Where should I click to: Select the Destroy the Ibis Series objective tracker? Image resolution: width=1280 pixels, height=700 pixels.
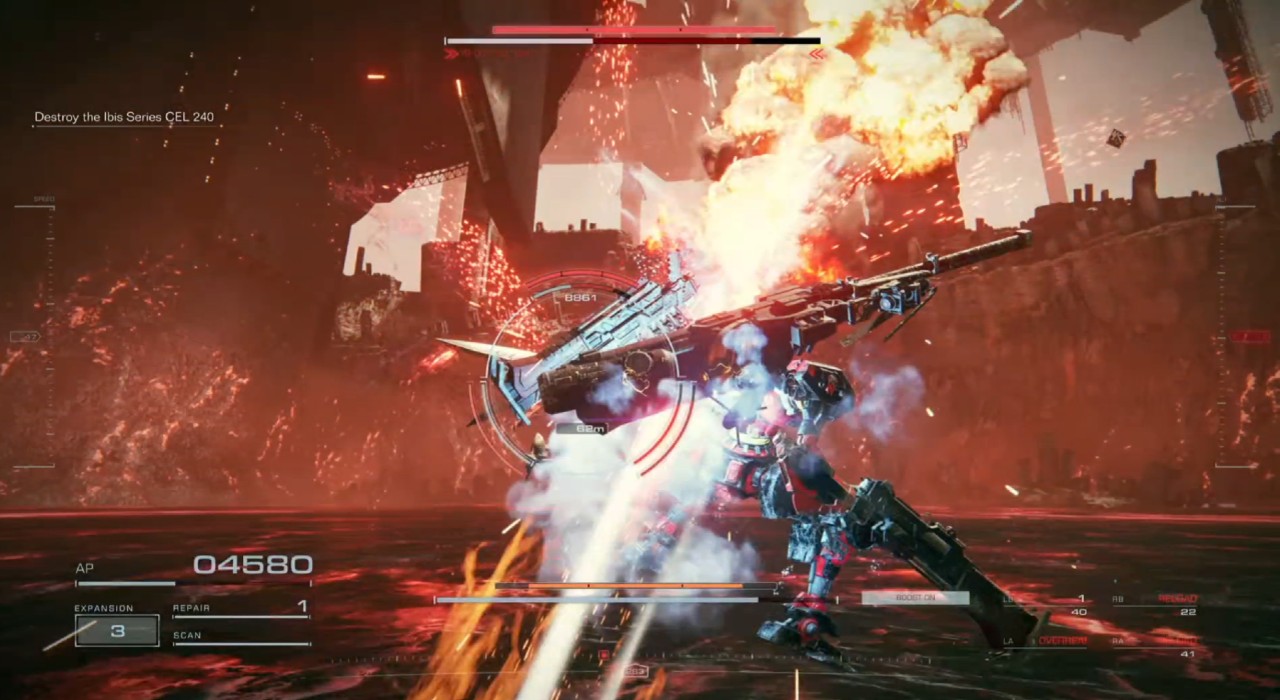pos(124,117)
